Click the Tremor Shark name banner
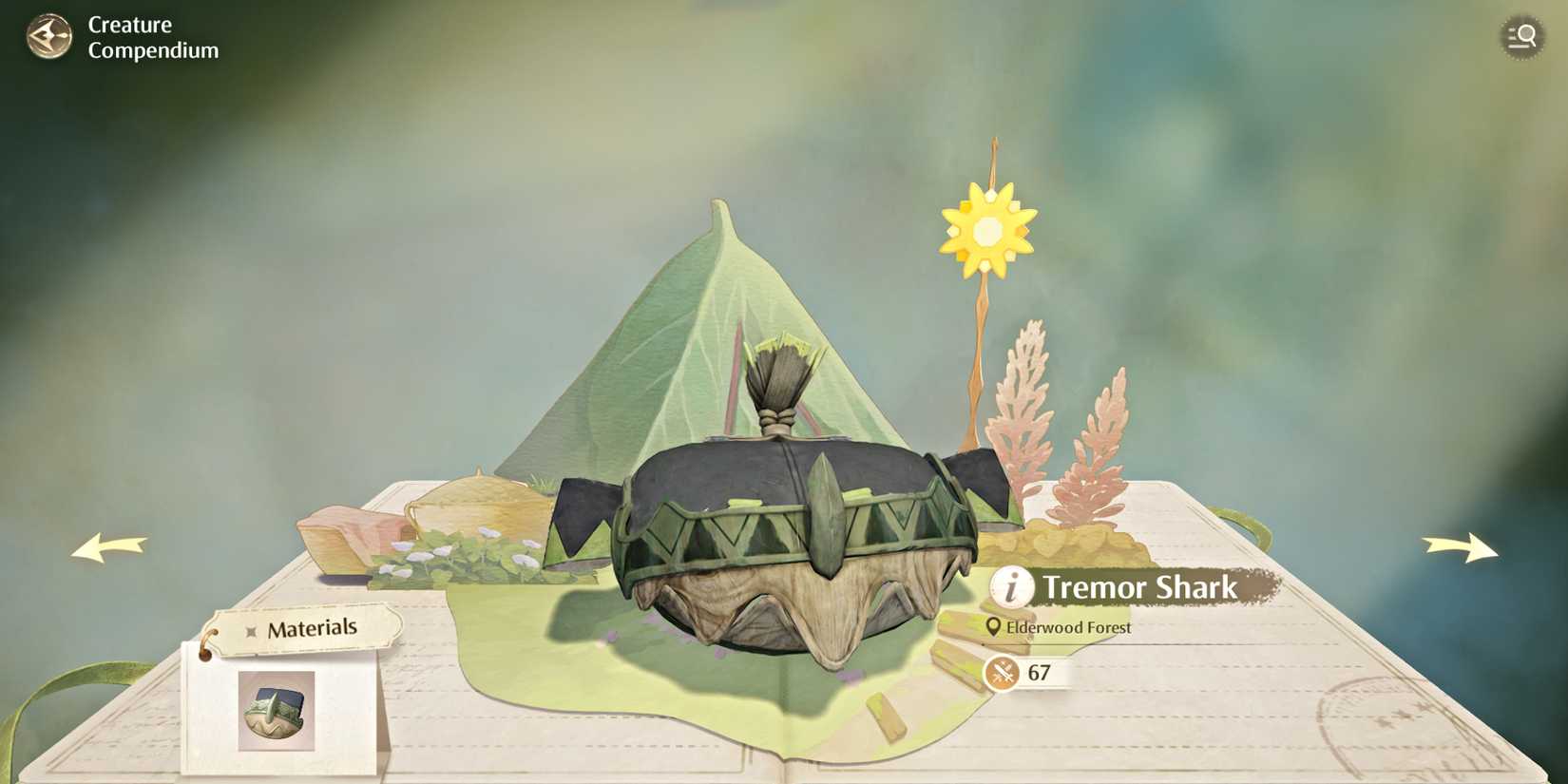1568x784 pixels. 1140,587
